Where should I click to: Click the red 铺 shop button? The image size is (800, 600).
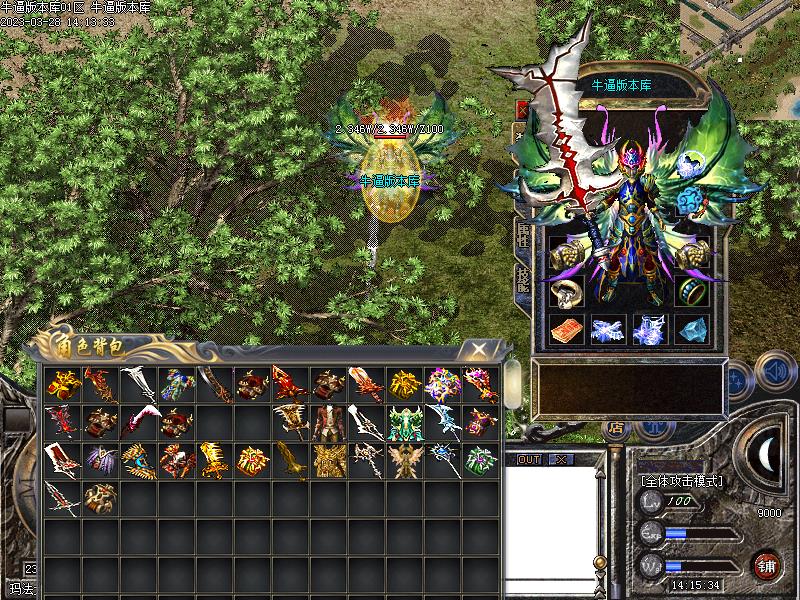766,564
